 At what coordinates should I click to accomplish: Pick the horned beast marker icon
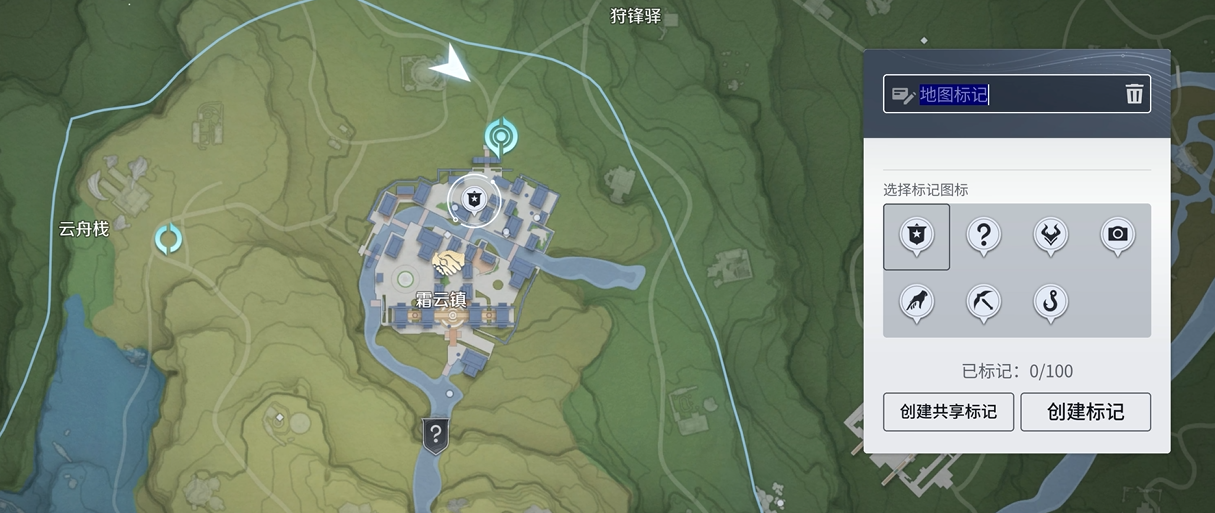tap(1051, 236)
